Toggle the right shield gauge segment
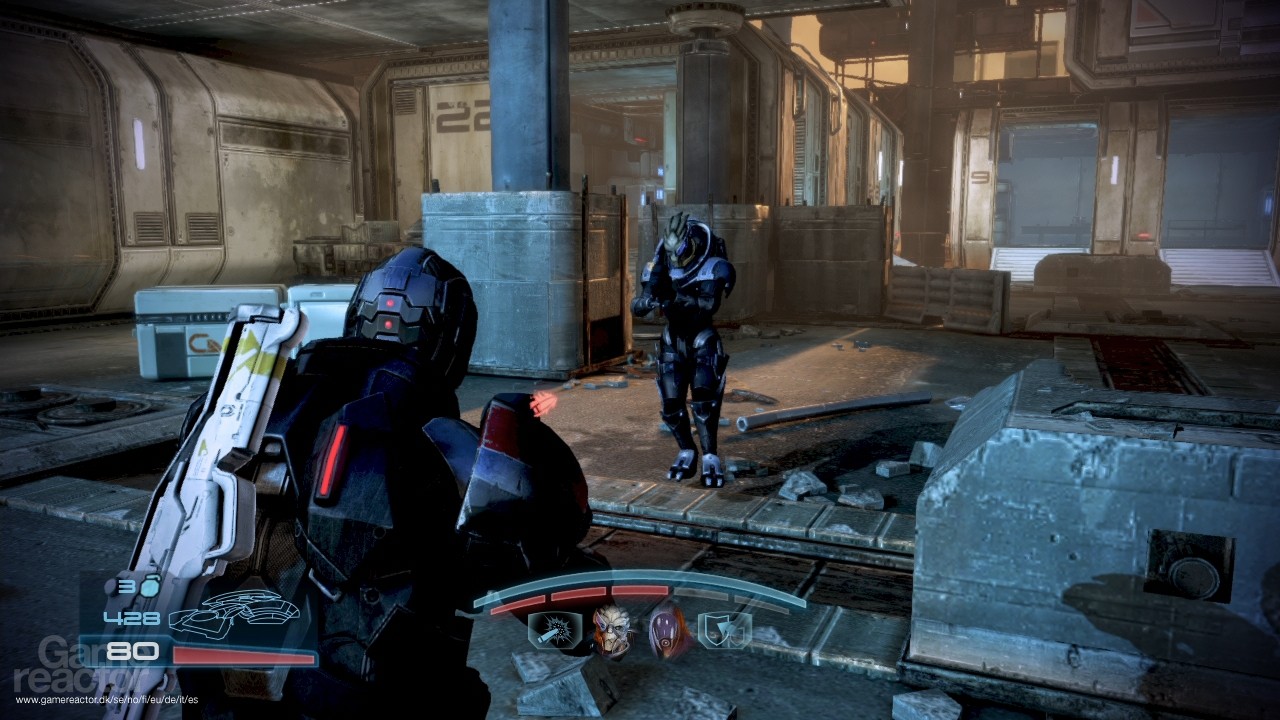Image resolution: width=1280 pixels, height=720 pixels. click(x=705, y=594)
